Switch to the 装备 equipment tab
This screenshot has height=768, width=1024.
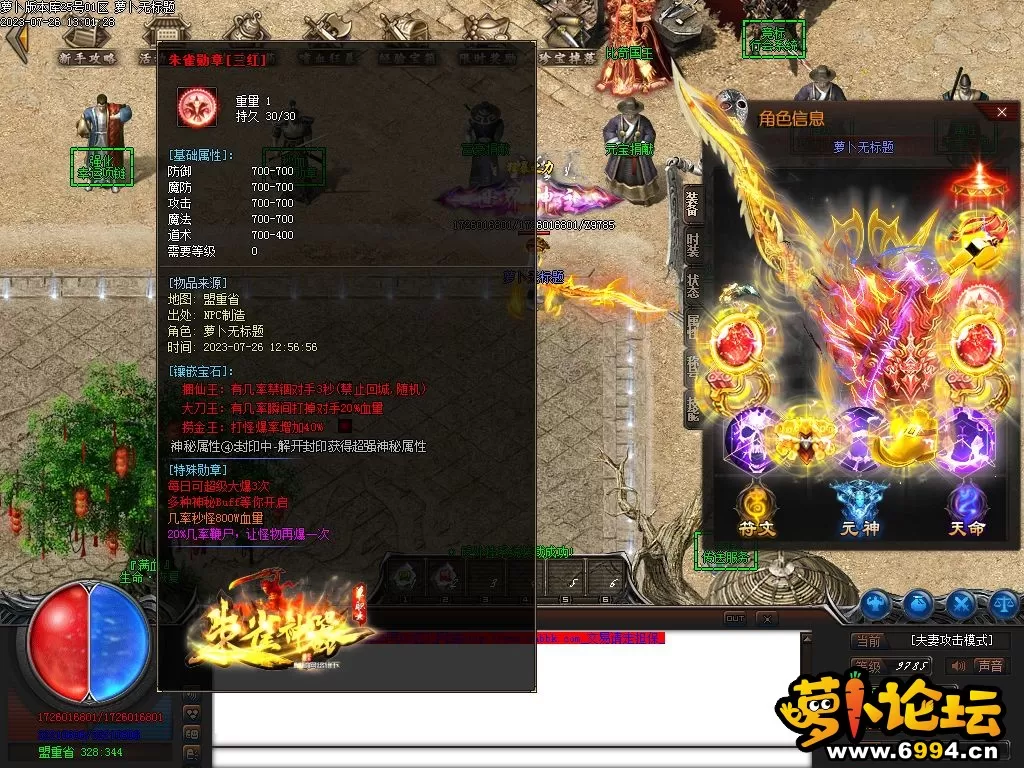point(692,206)
